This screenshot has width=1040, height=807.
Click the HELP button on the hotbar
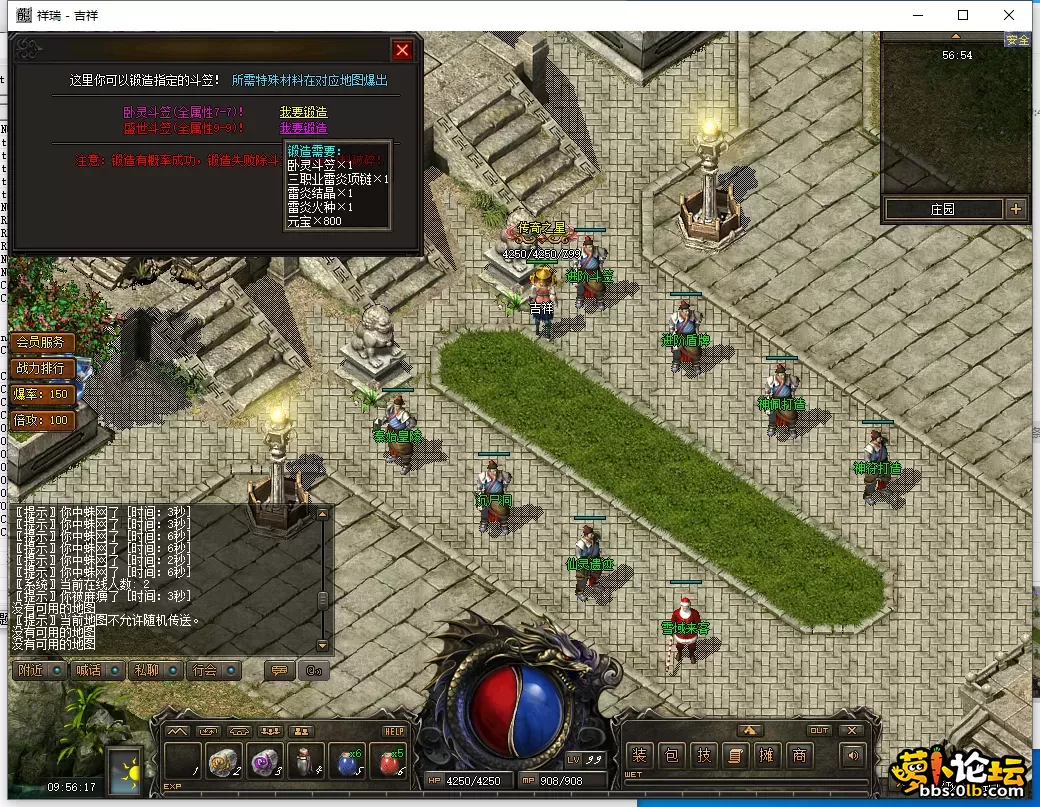394,732
